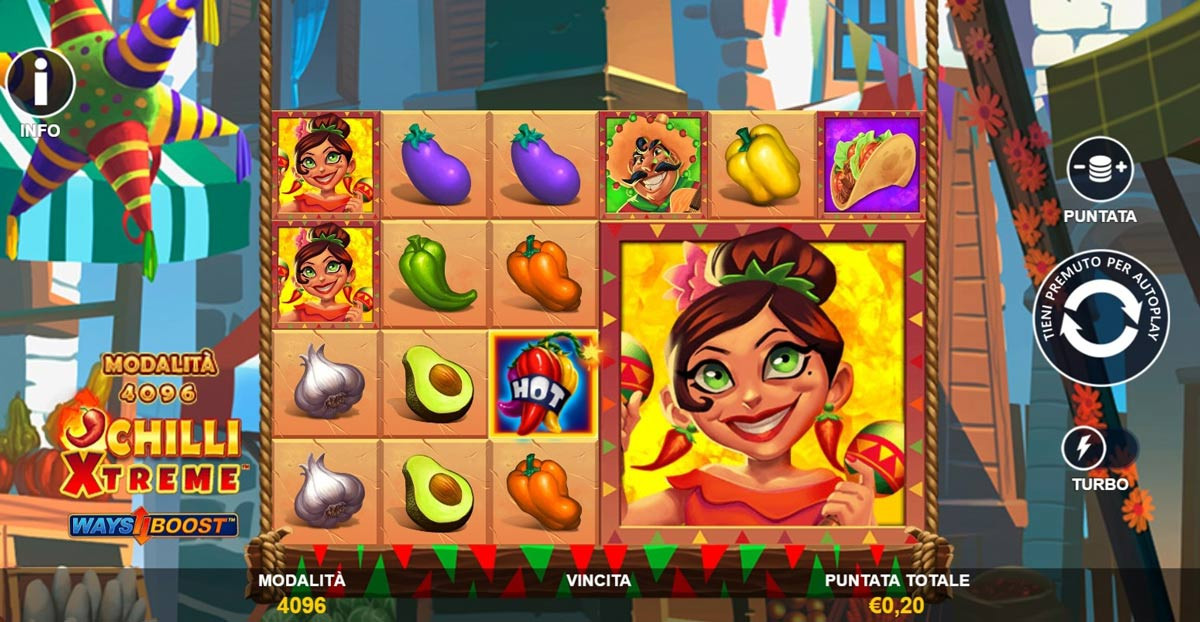Screen dimensions: 1200x622
Task: Open the Info panel
Action: click(x=40, y=83)
